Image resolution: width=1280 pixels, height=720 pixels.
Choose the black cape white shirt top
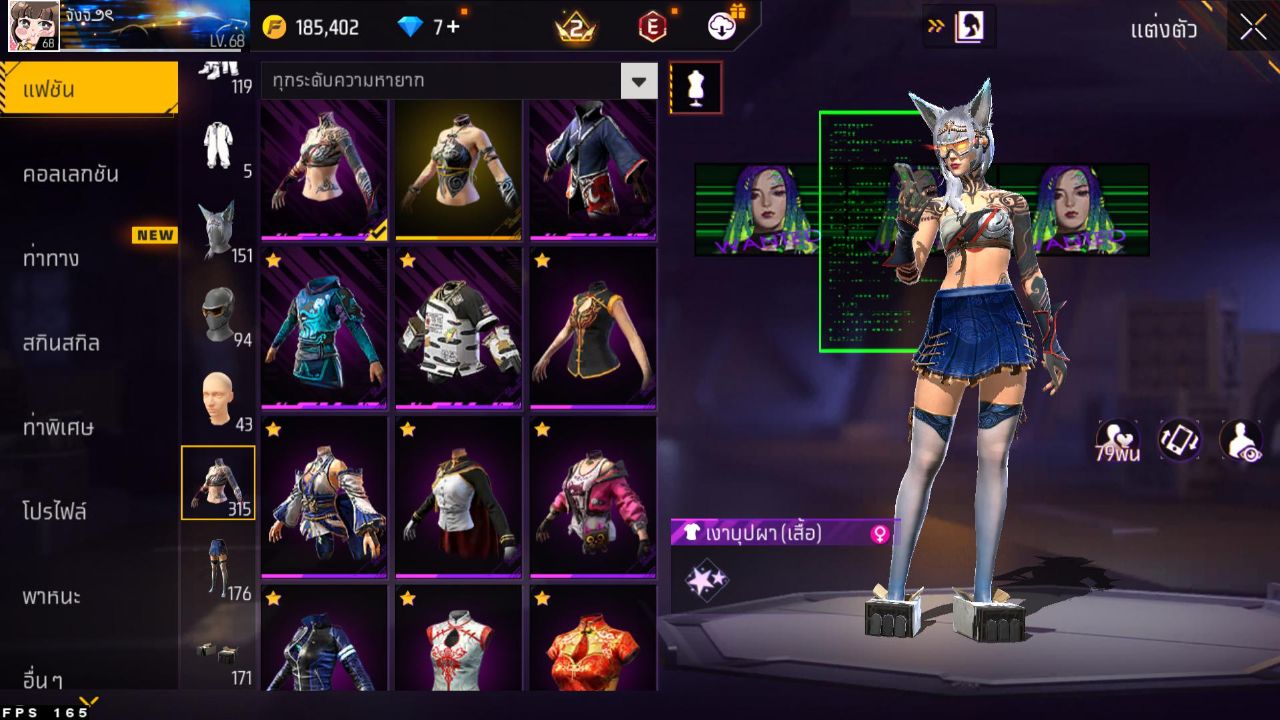tap(458, 497)
